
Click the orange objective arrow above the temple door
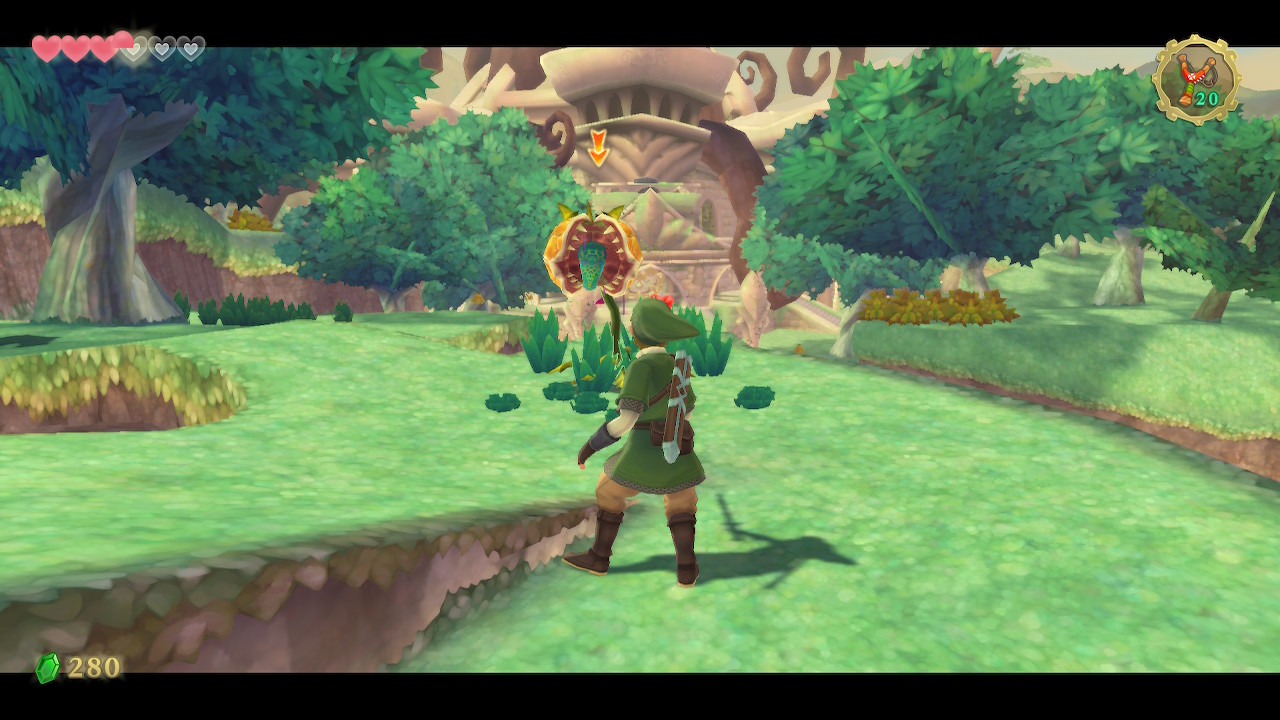click(x=598, y=145)
